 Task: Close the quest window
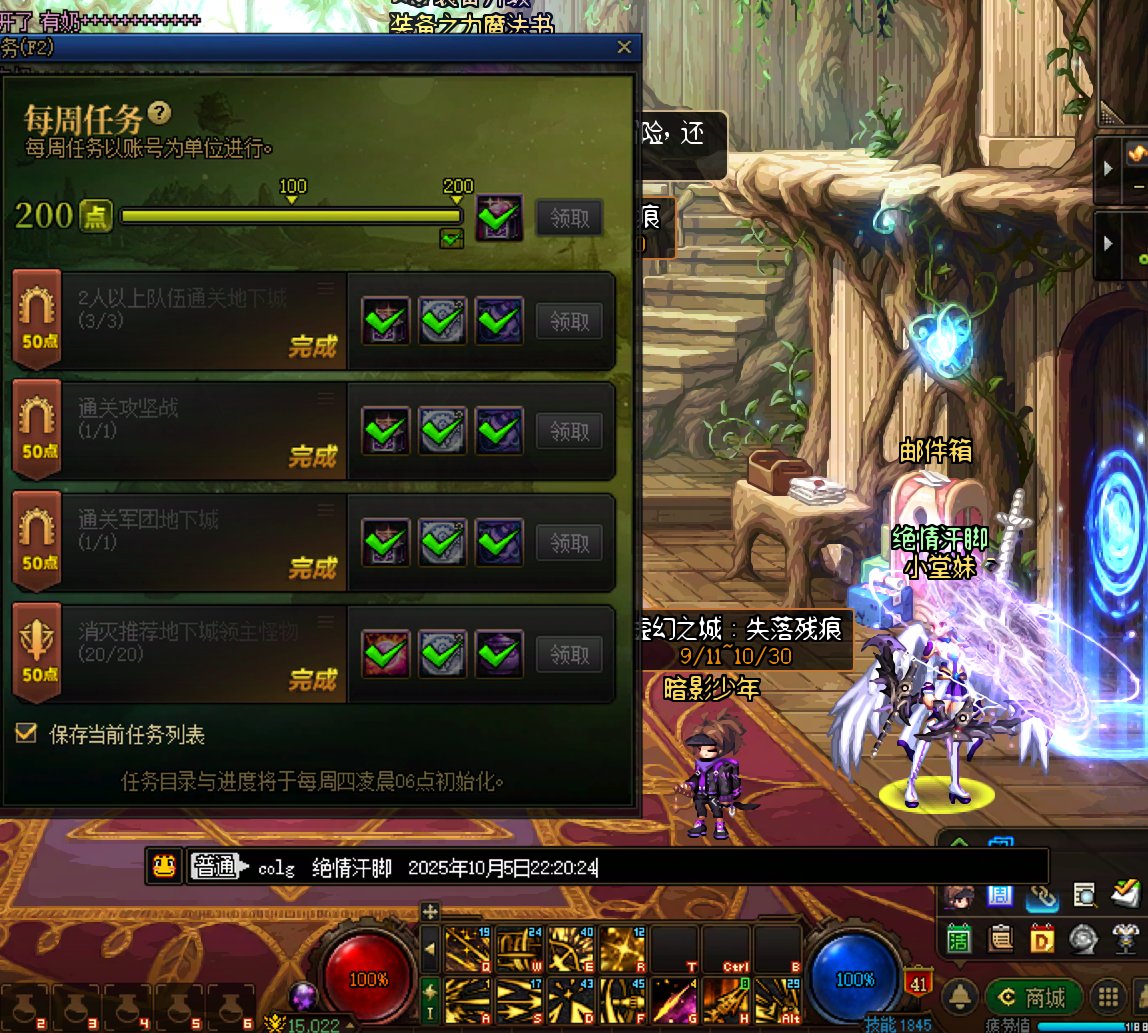[x=625, y=47]
